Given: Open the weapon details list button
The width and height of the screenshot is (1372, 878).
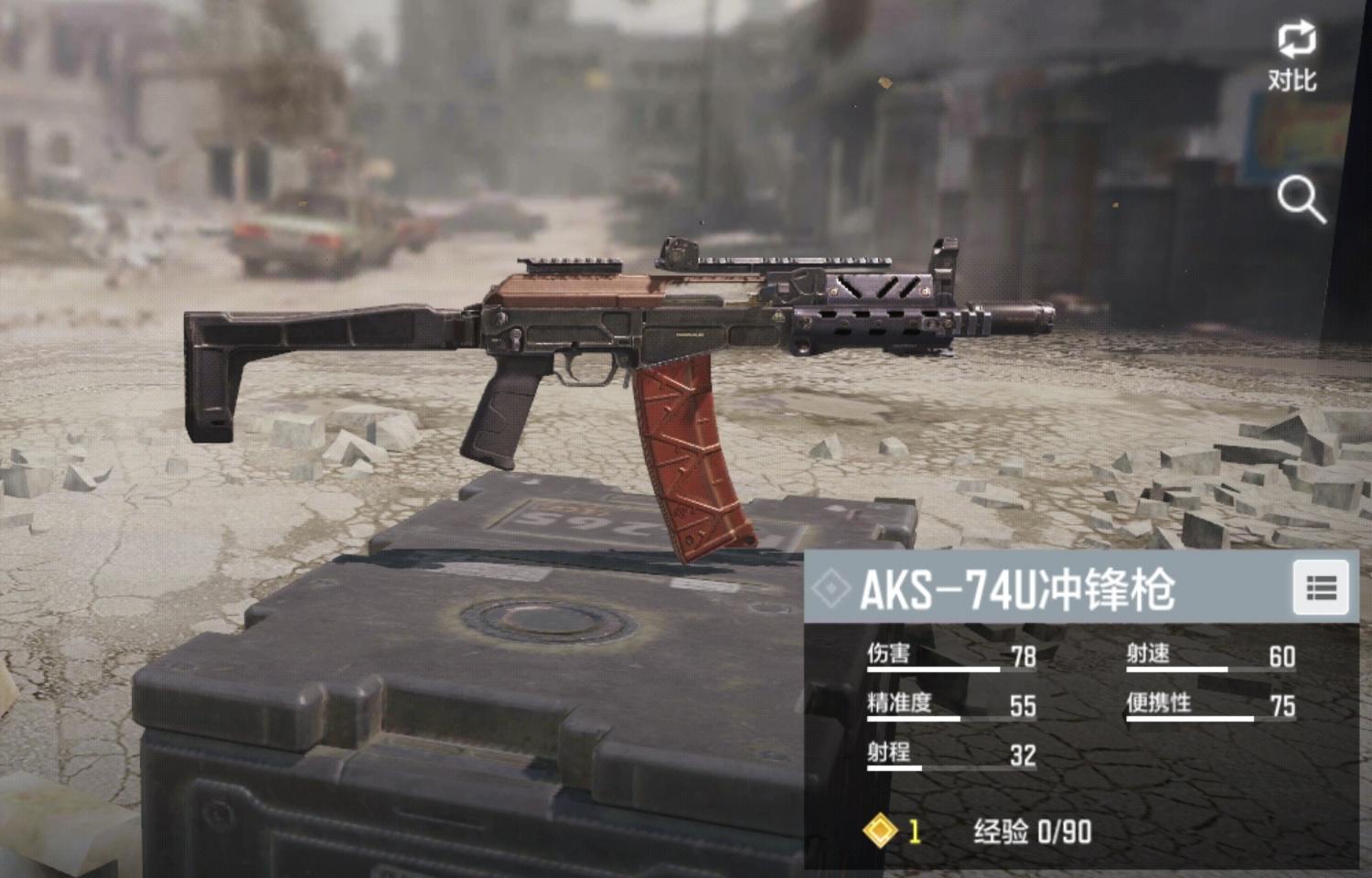Looking at the screenshot, I should 1321,588.
